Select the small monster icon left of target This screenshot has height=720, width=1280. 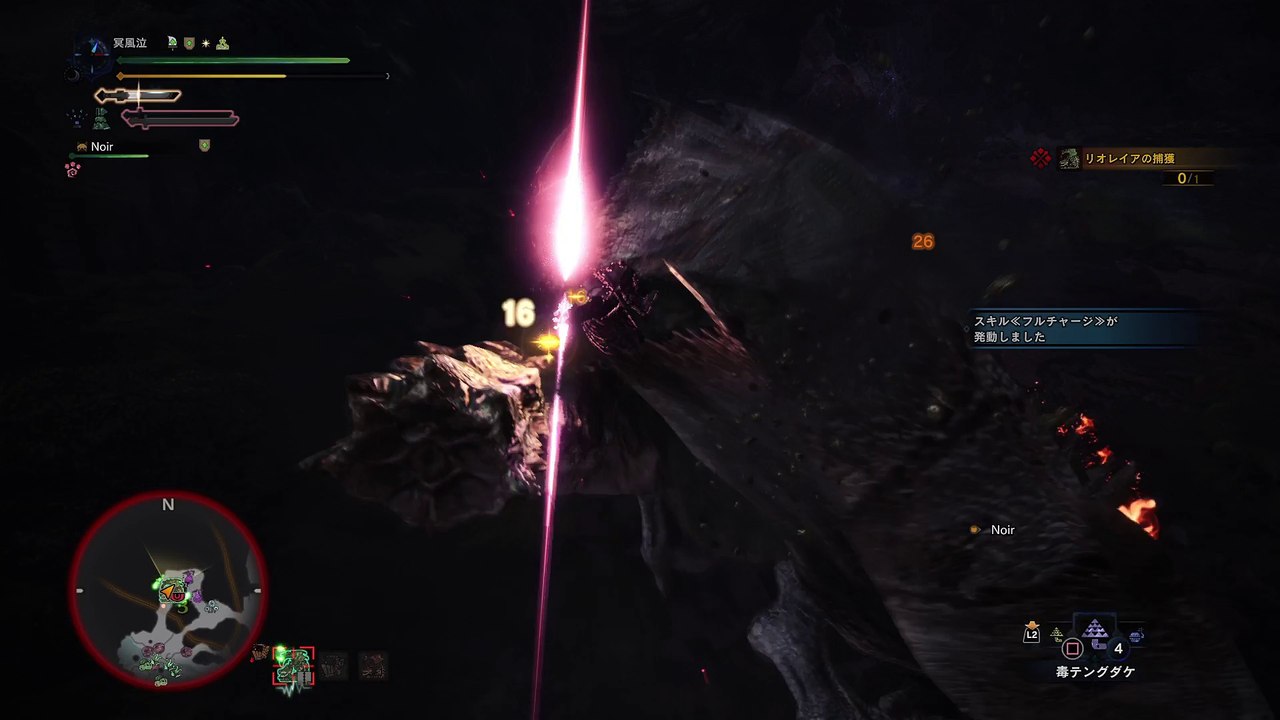pyautogui.click(x=261, y=655)
